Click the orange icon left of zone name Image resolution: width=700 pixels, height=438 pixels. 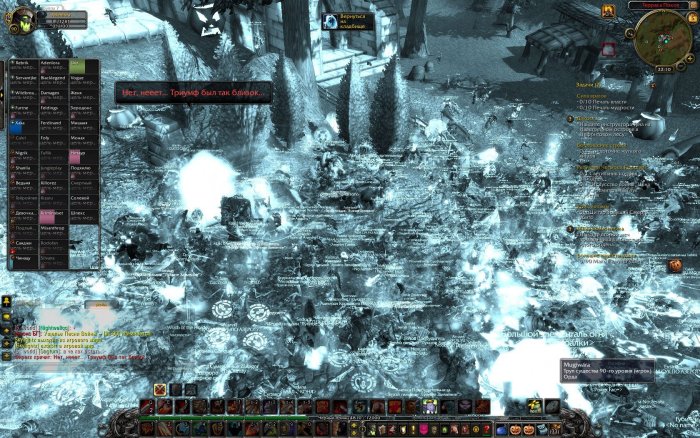click(608, 9)
